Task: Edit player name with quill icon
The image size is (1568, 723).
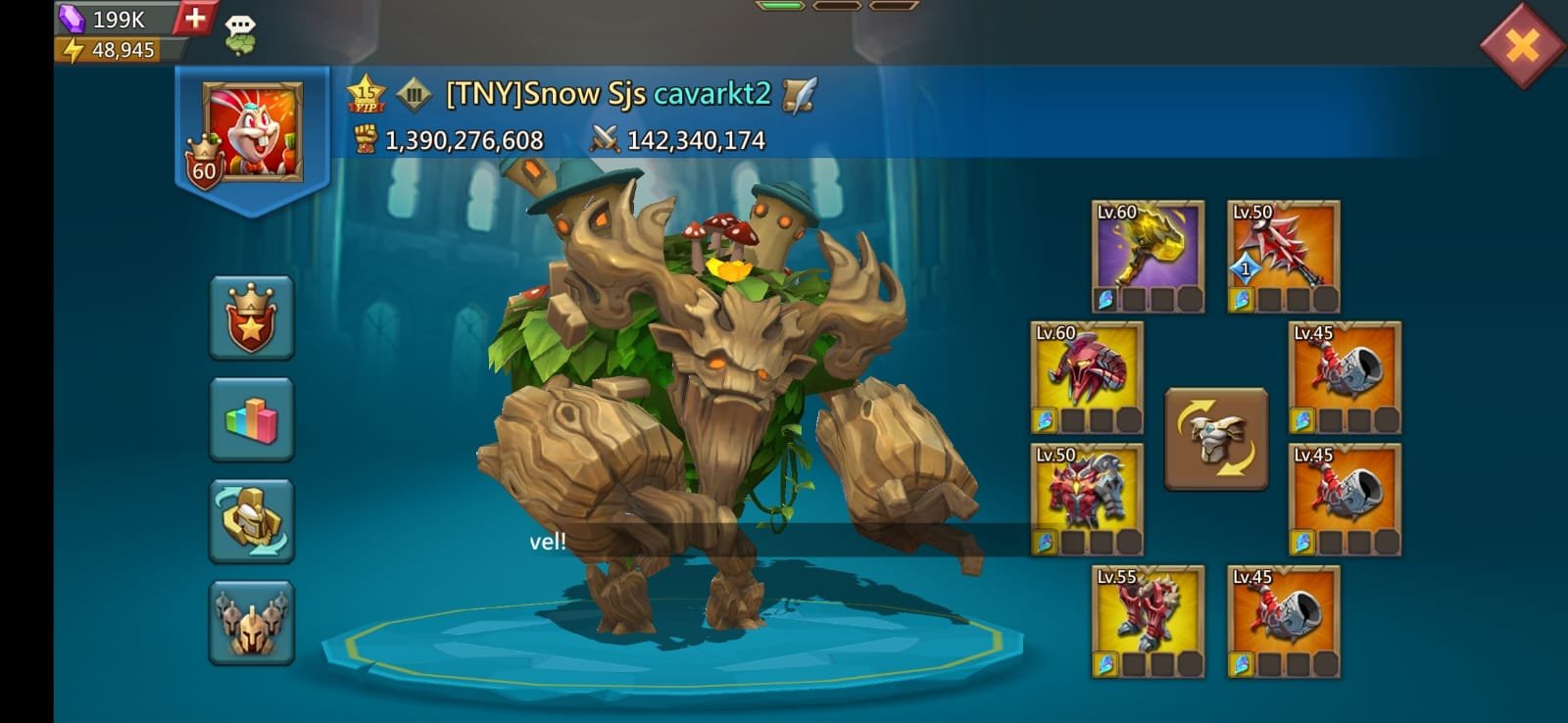Action: [799, 94]
